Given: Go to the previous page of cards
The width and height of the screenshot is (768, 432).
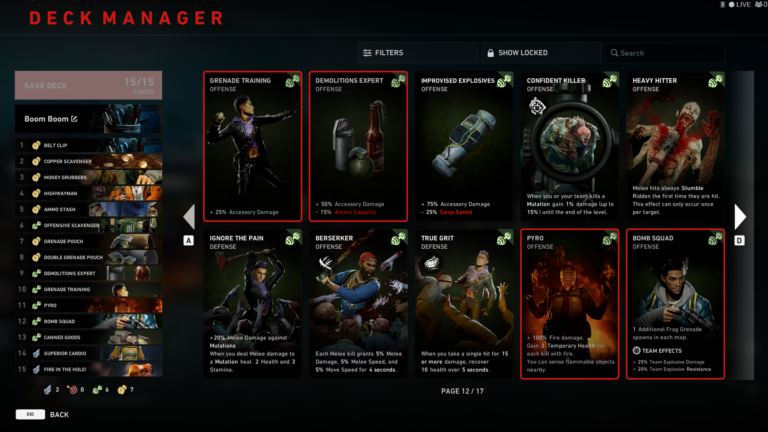Looking at the screenshot, I should pos(189,216).
